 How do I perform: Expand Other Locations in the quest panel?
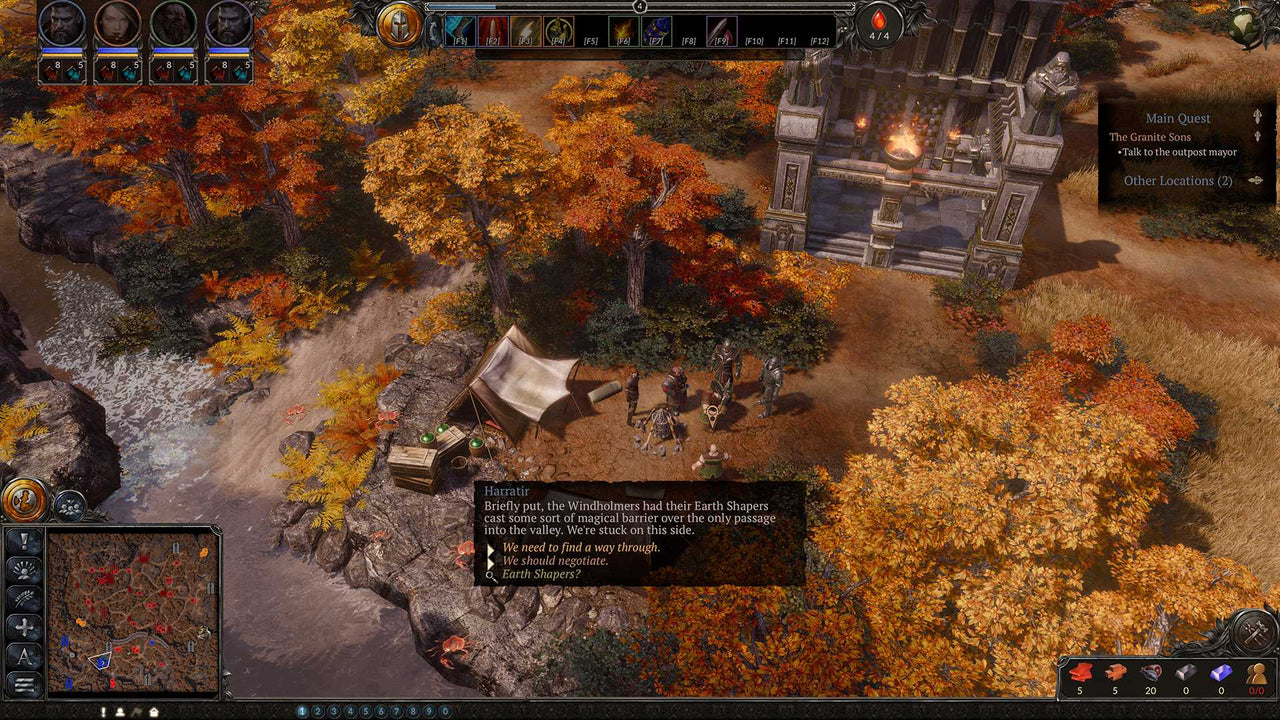pyautogui.click(x=1255, y=180)
